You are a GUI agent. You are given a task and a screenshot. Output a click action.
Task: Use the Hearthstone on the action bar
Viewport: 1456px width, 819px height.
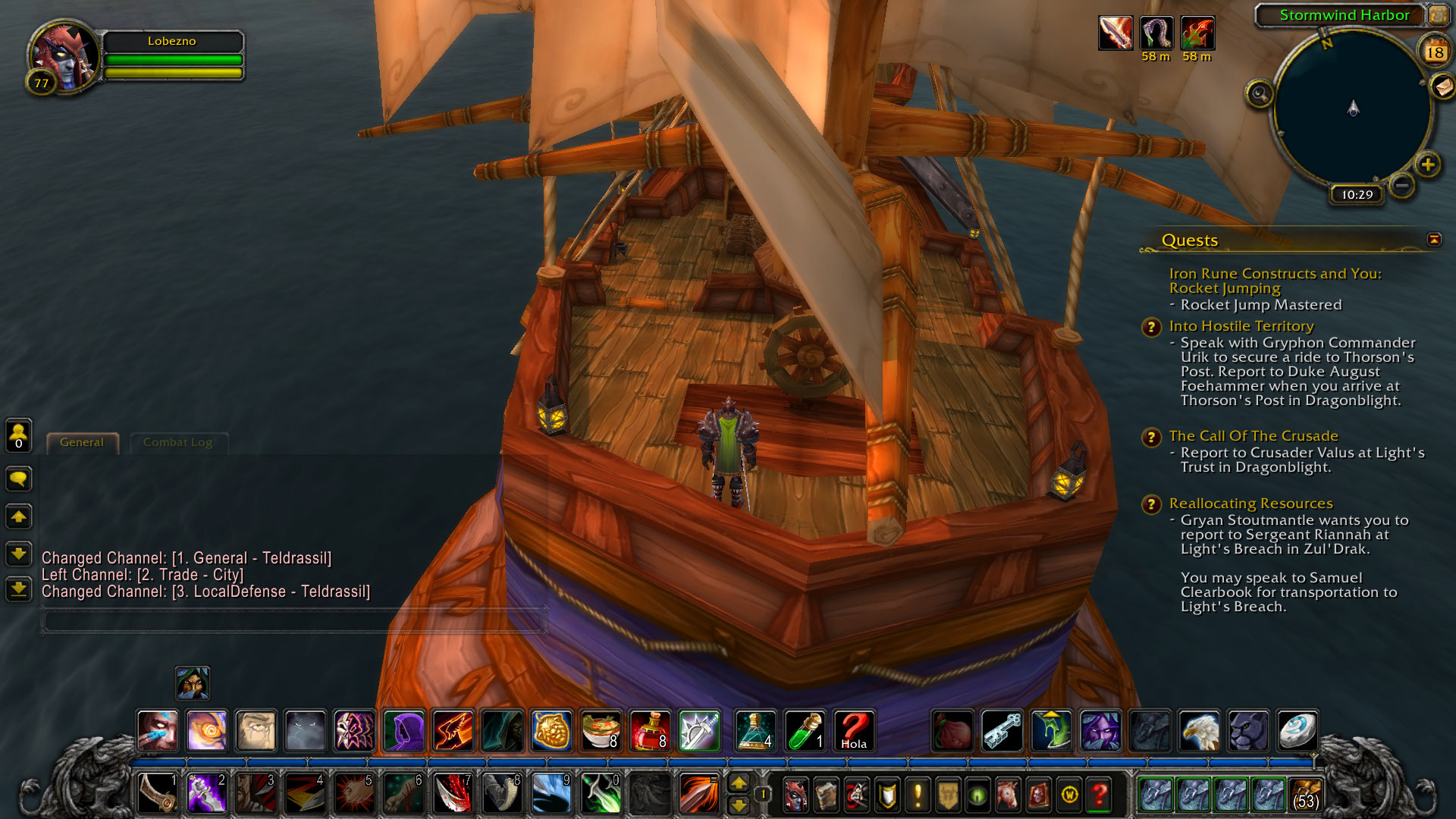[x=1298, y=731]
